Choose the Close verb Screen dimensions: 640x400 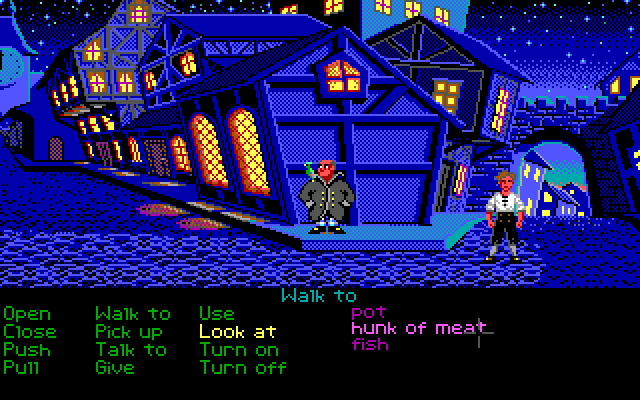[x=30, y=331]
